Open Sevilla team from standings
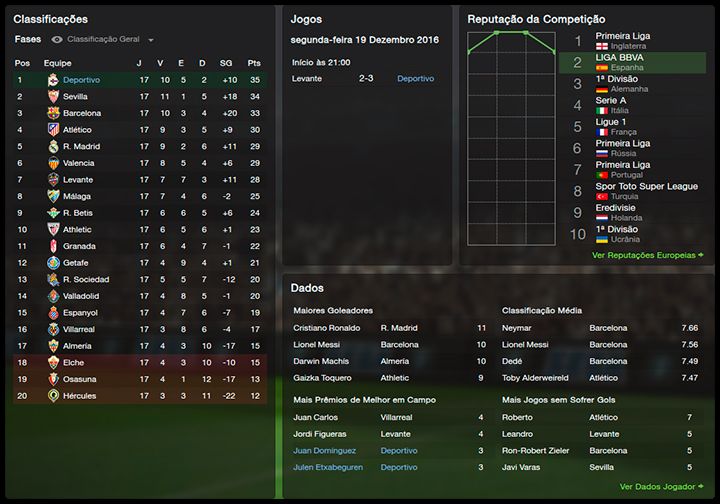The height and width of the screenshot is (504, 720). tap(76, 96)
